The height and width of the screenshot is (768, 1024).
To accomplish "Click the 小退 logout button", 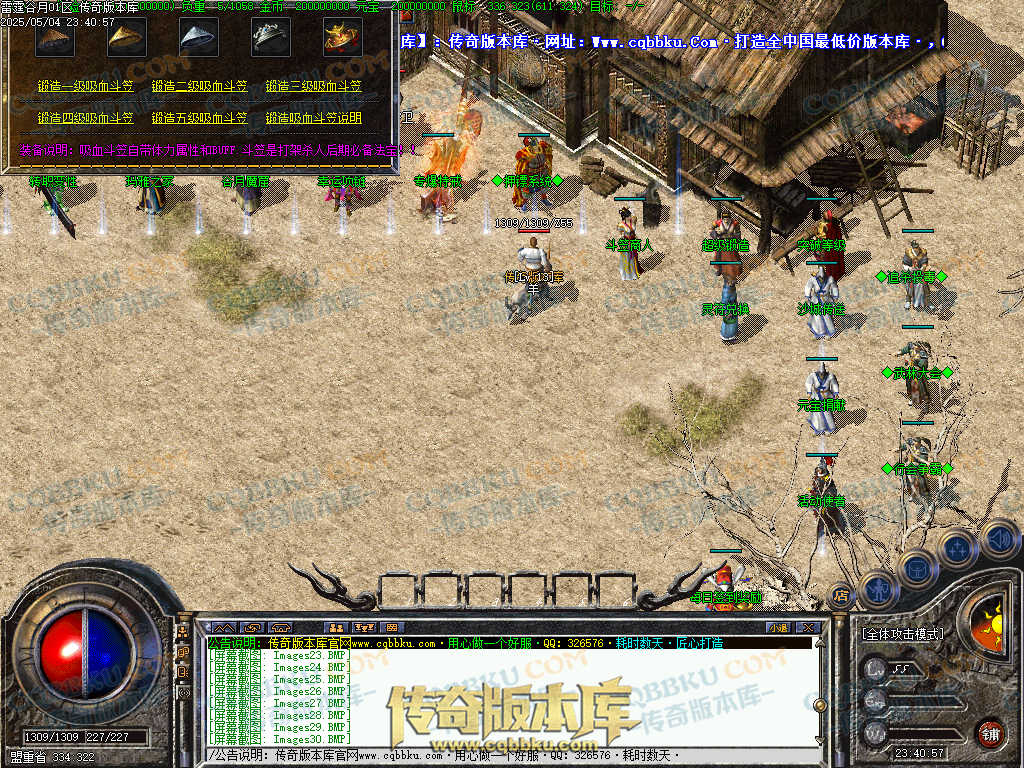I will [x=778, y=627].
